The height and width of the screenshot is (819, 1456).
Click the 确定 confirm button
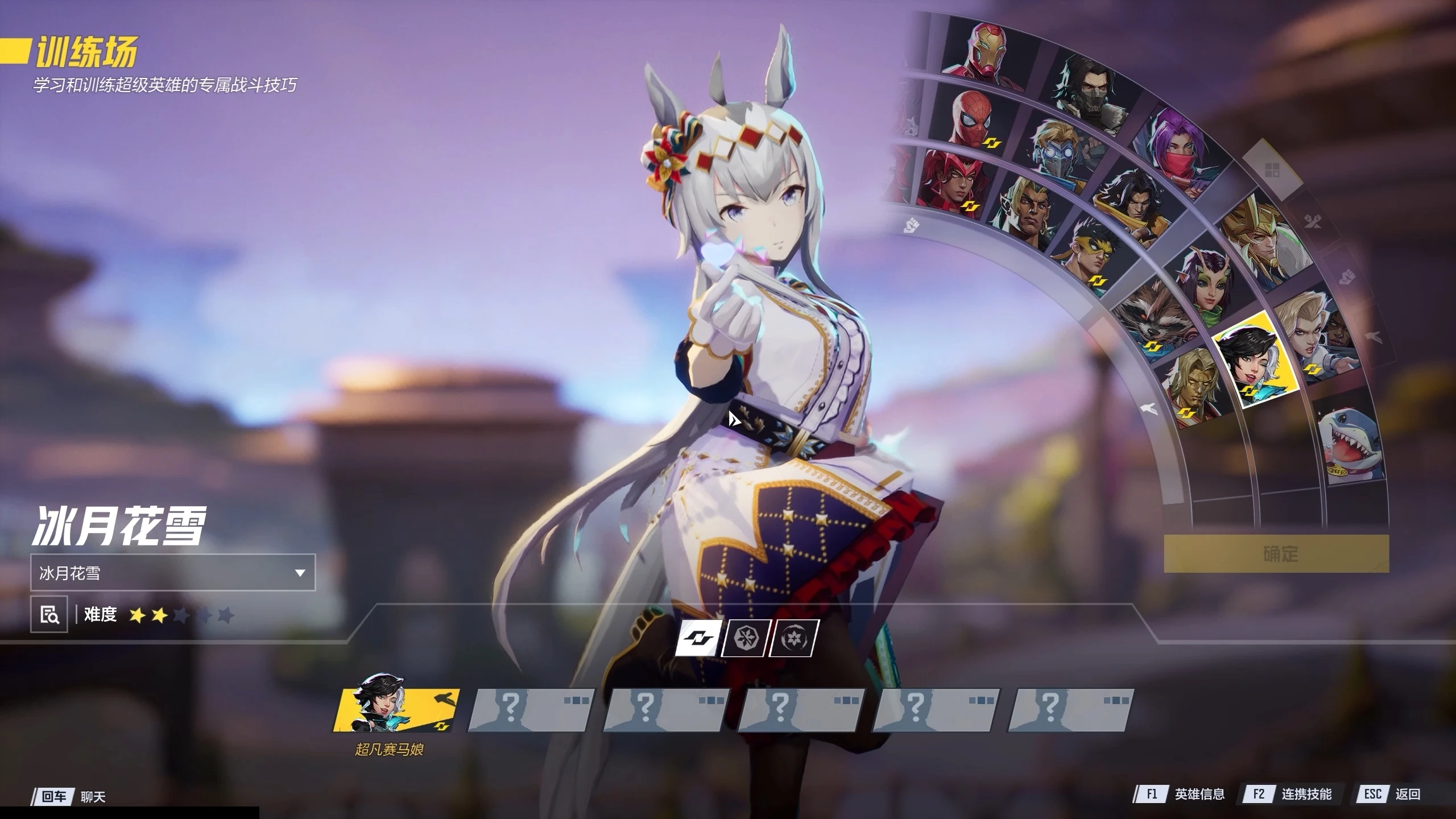(x=1276, y=553)
